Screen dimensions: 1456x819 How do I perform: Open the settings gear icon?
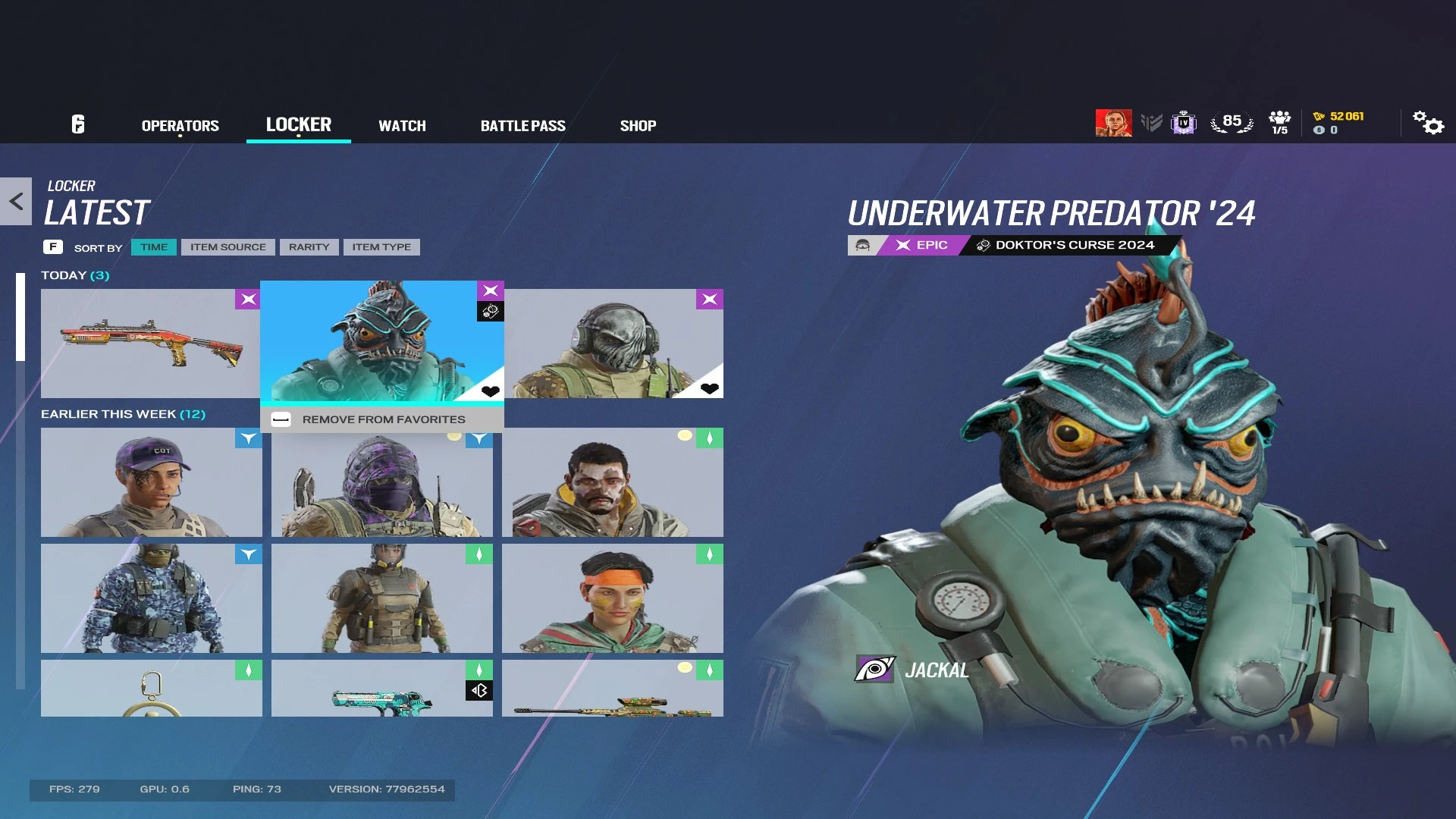[x=1429, y=124]
